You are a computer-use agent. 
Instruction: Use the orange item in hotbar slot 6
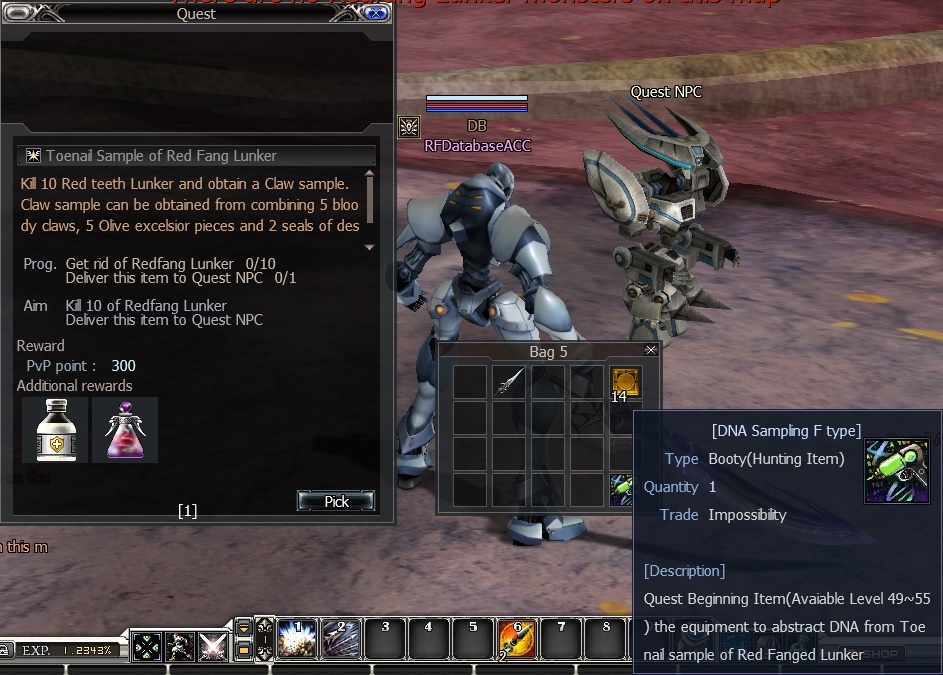click(x=516, y=639)
